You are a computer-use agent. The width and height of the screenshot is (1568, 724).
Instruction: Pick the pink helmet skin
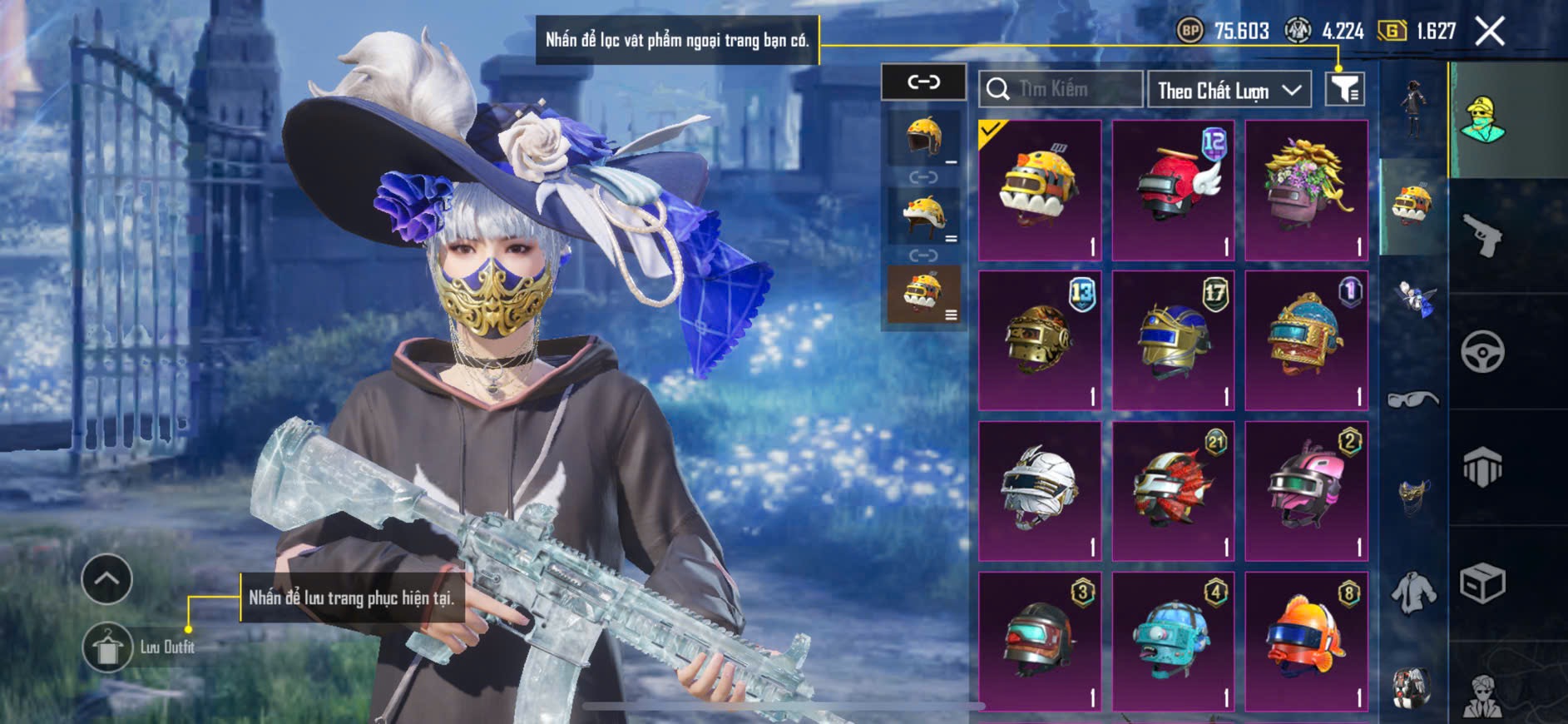pyautogui.click(x=1306, y=491)
